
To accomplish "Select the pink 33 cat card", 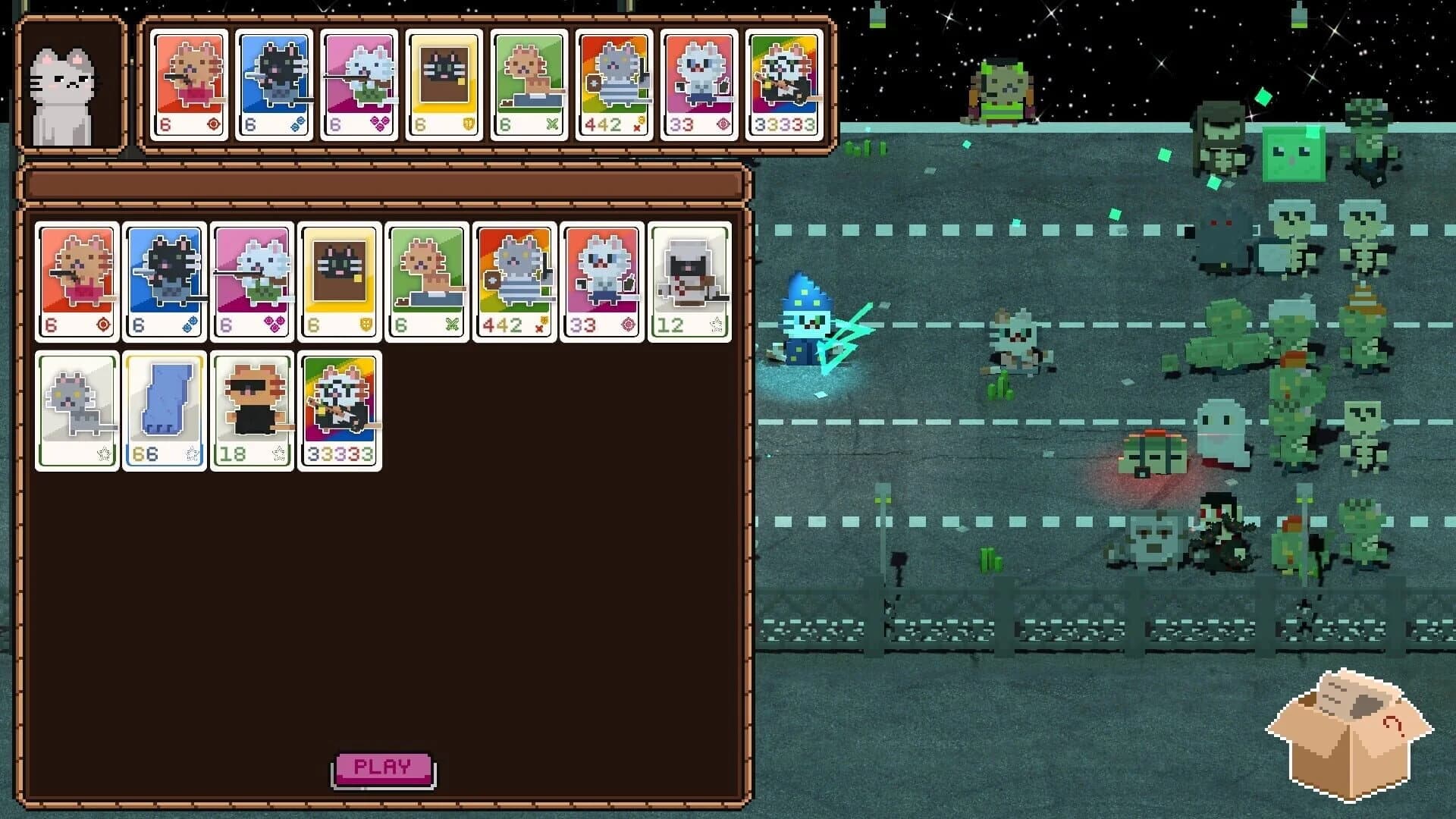I will pyautogui.click(x=602, y=281).
